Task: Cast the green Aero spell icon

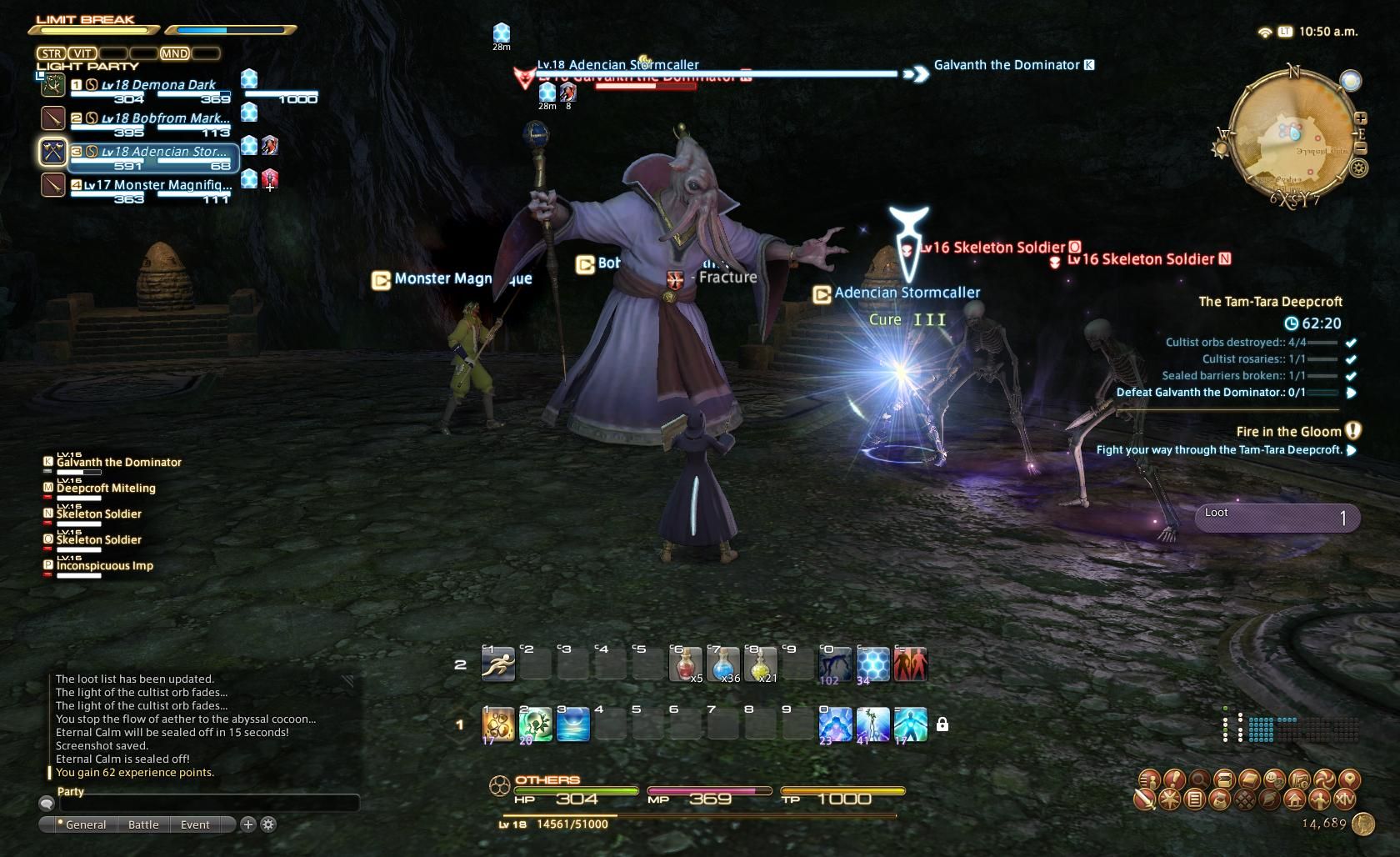Action: [x=535, y=724]
